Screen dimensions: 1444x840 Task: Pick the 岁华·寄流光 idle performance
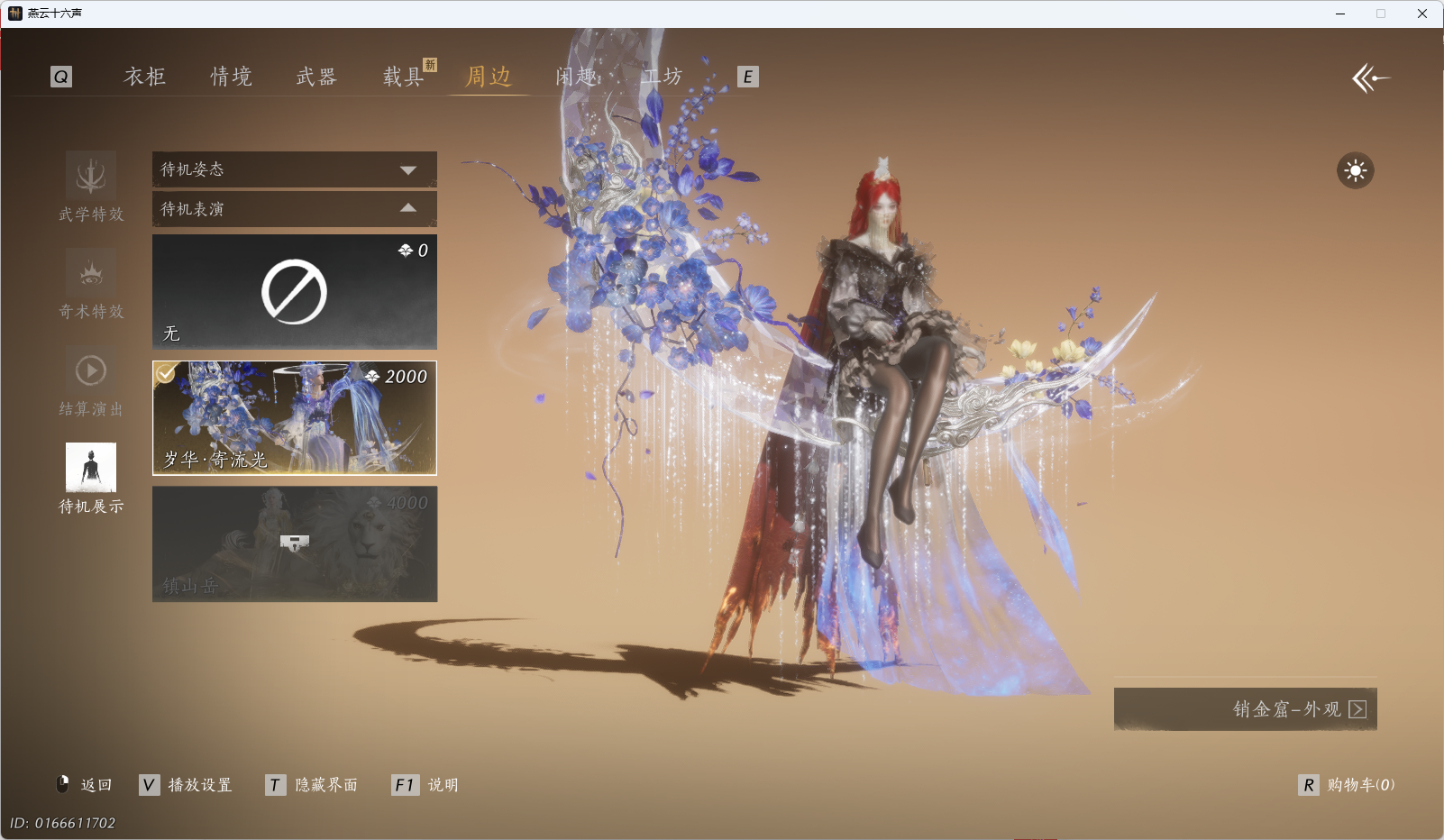294,418
